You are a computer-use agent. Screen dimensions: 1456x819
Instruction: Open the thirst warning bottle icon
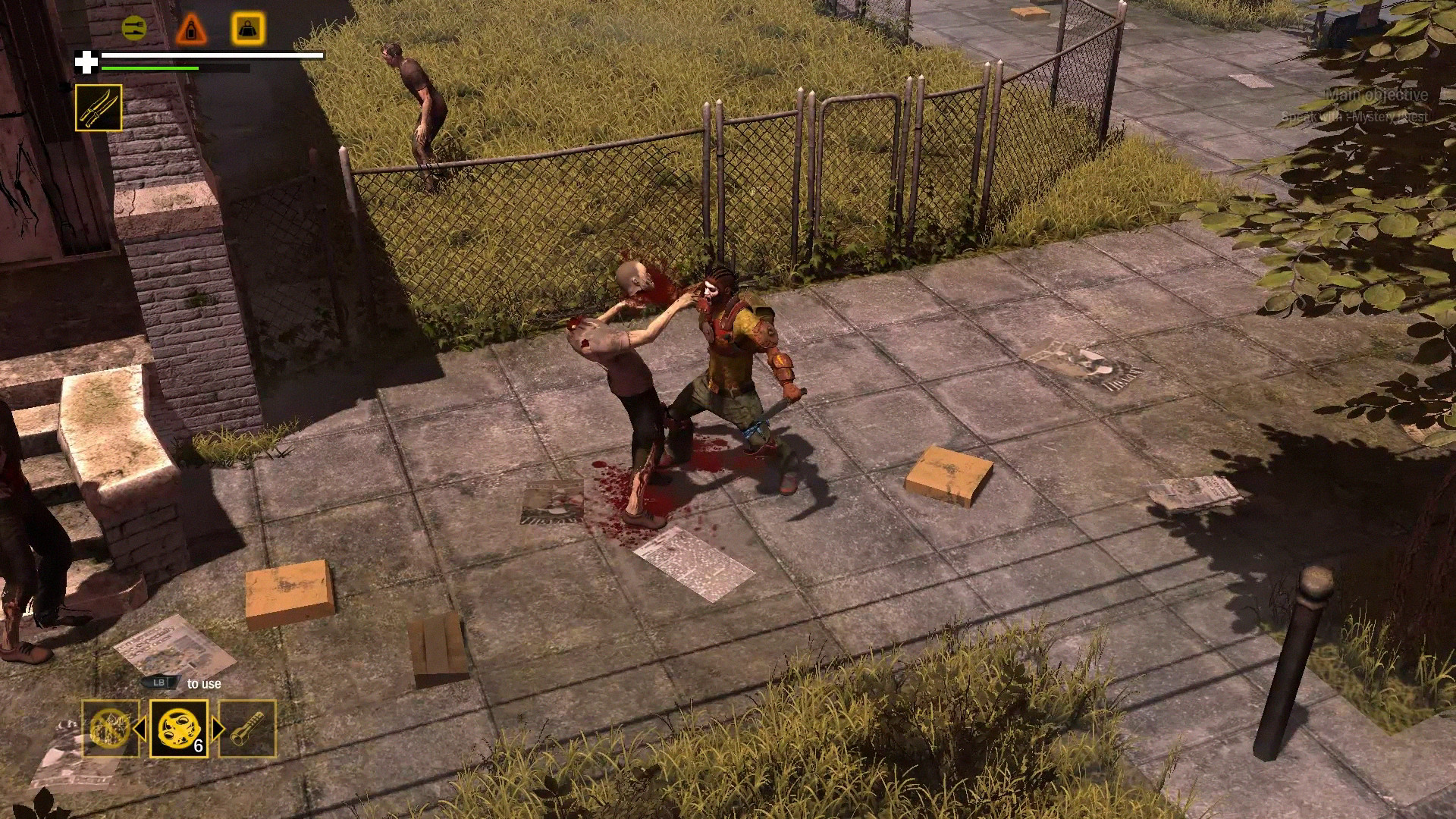coord(192,27)
